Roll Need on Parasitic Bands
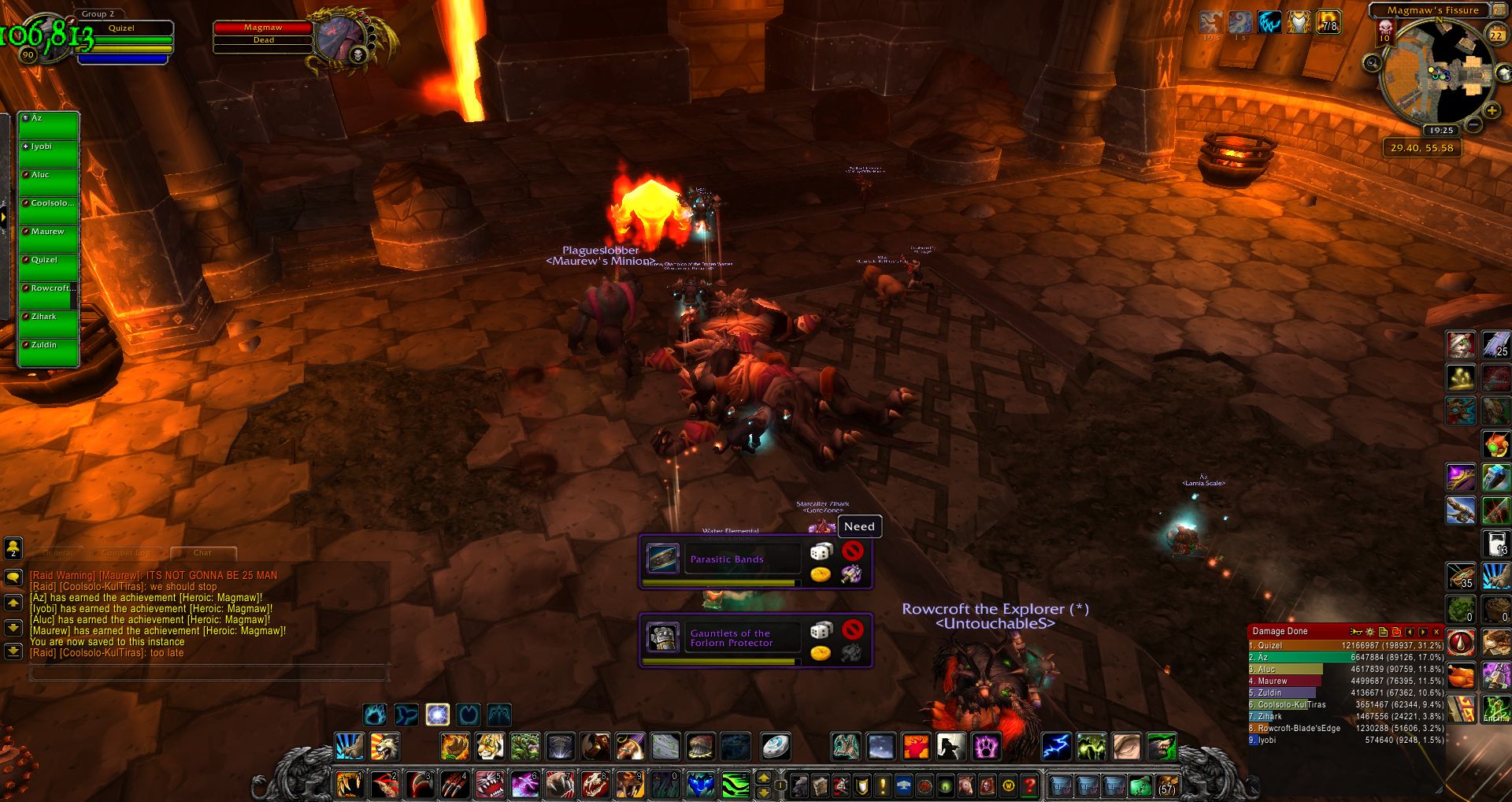This screenshot has height=802, width=1512. (821, 551)
